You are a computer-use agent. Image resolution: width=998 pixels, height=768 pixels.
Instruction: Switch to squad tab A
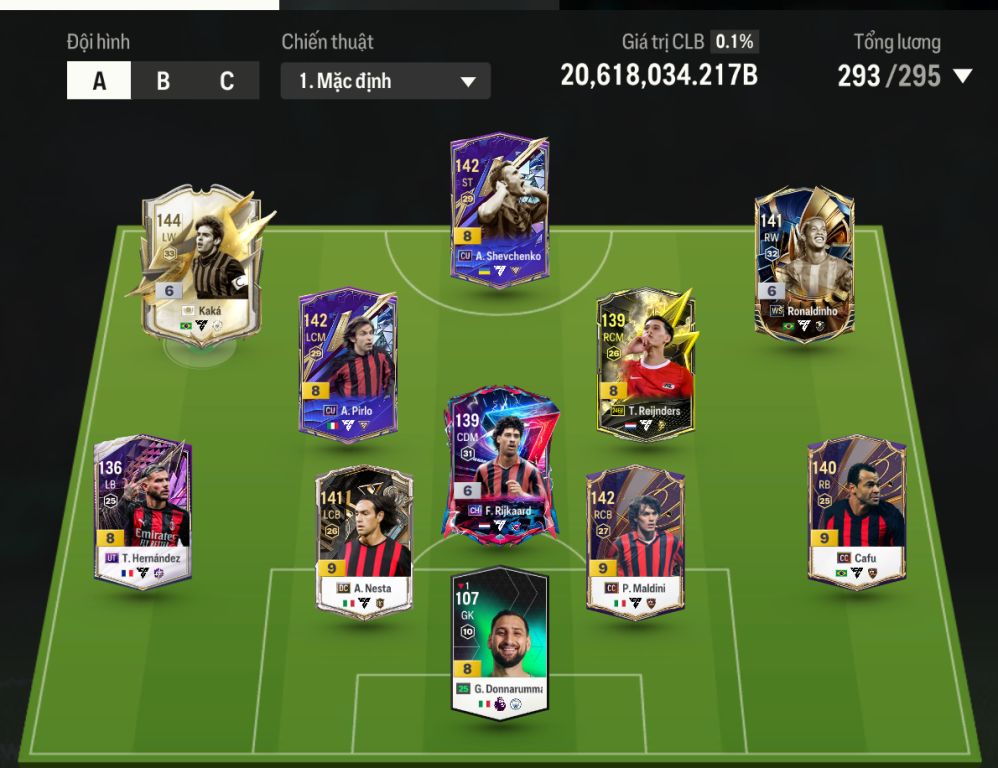tap(99, 81)
